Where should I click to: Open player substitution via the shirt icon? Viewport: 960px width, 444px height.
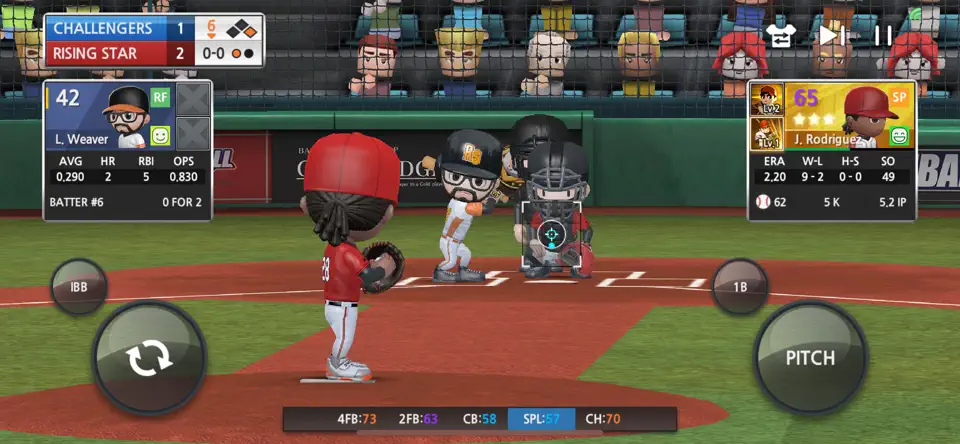pos(780,35)
